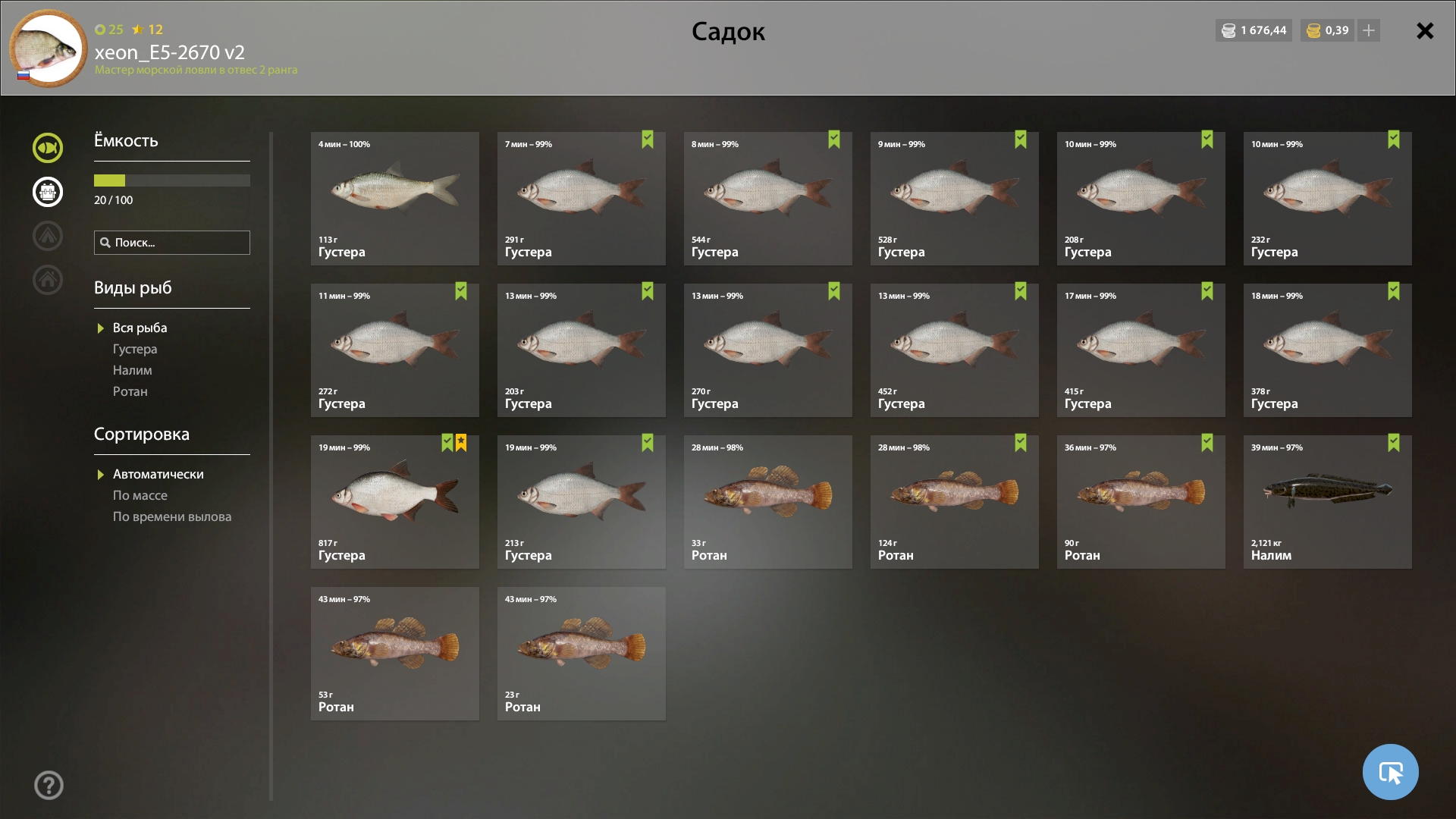Sort fish По массе
This screenshot has width=1456, height=819.
tap(140, 495)
